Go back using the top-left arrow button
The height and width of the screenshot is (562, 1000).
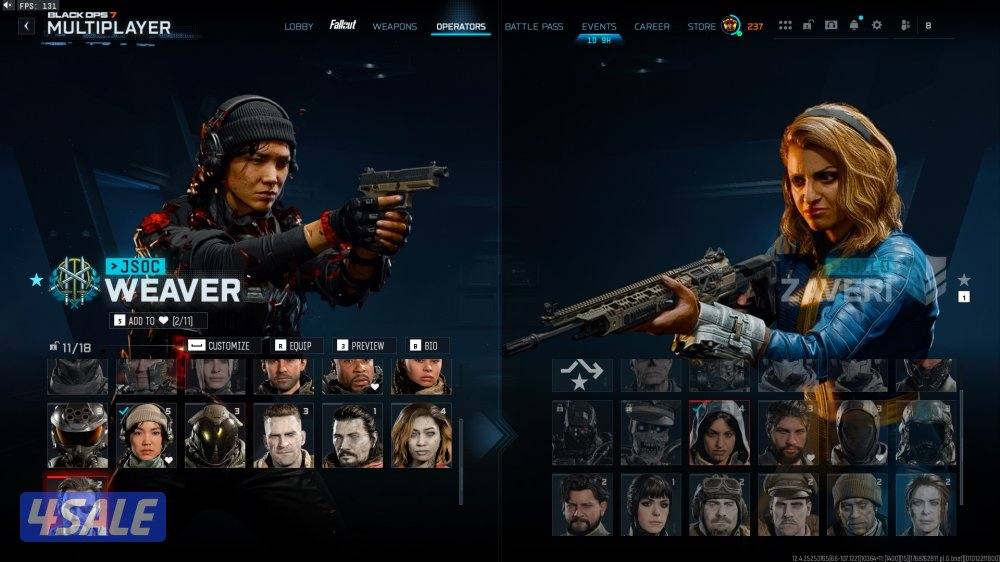click(26, 26)
